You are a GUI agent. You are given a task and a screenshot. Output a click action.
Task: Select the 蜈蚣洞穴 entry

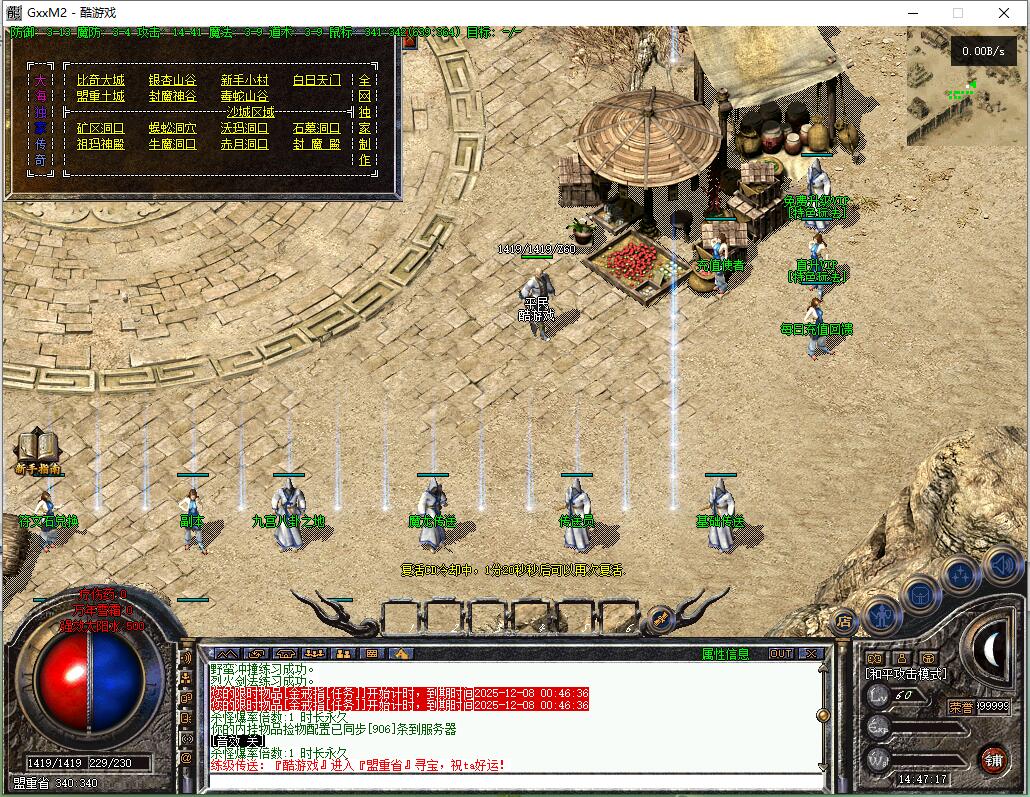click(173, 128)
